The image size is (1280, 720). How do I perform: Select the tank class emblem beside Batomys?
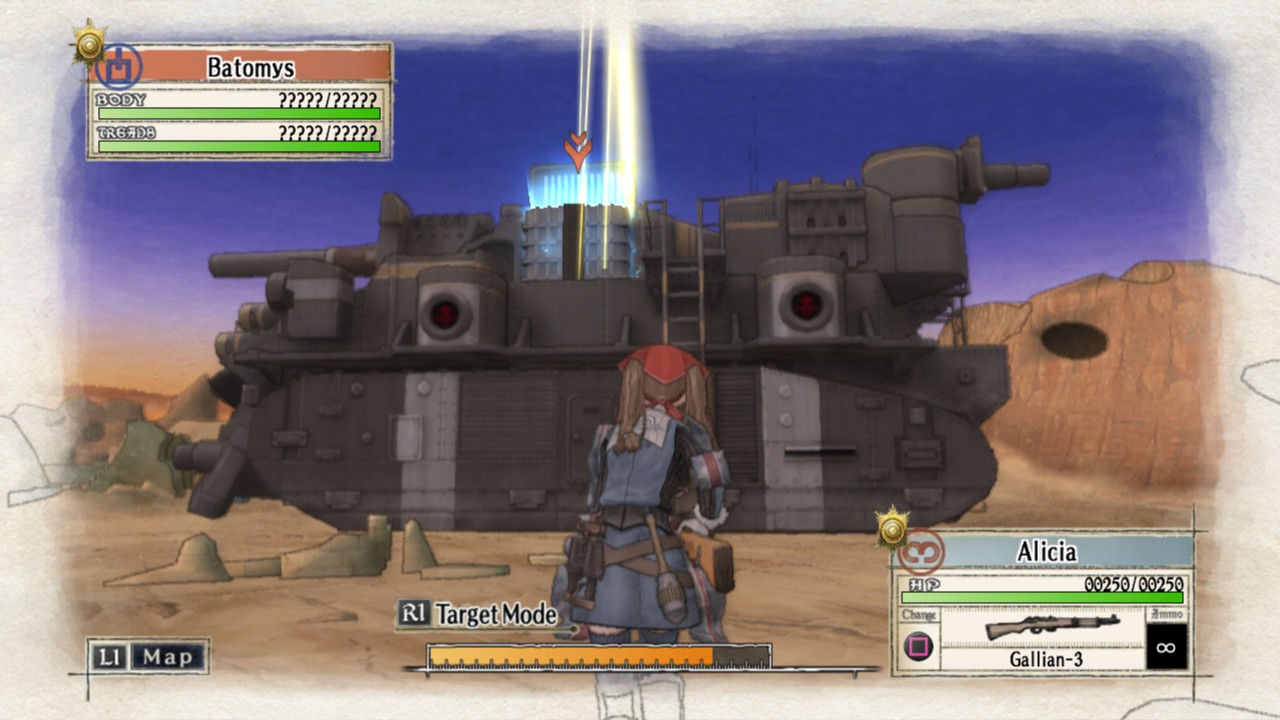pyautogui.click(x=121, y=66)
